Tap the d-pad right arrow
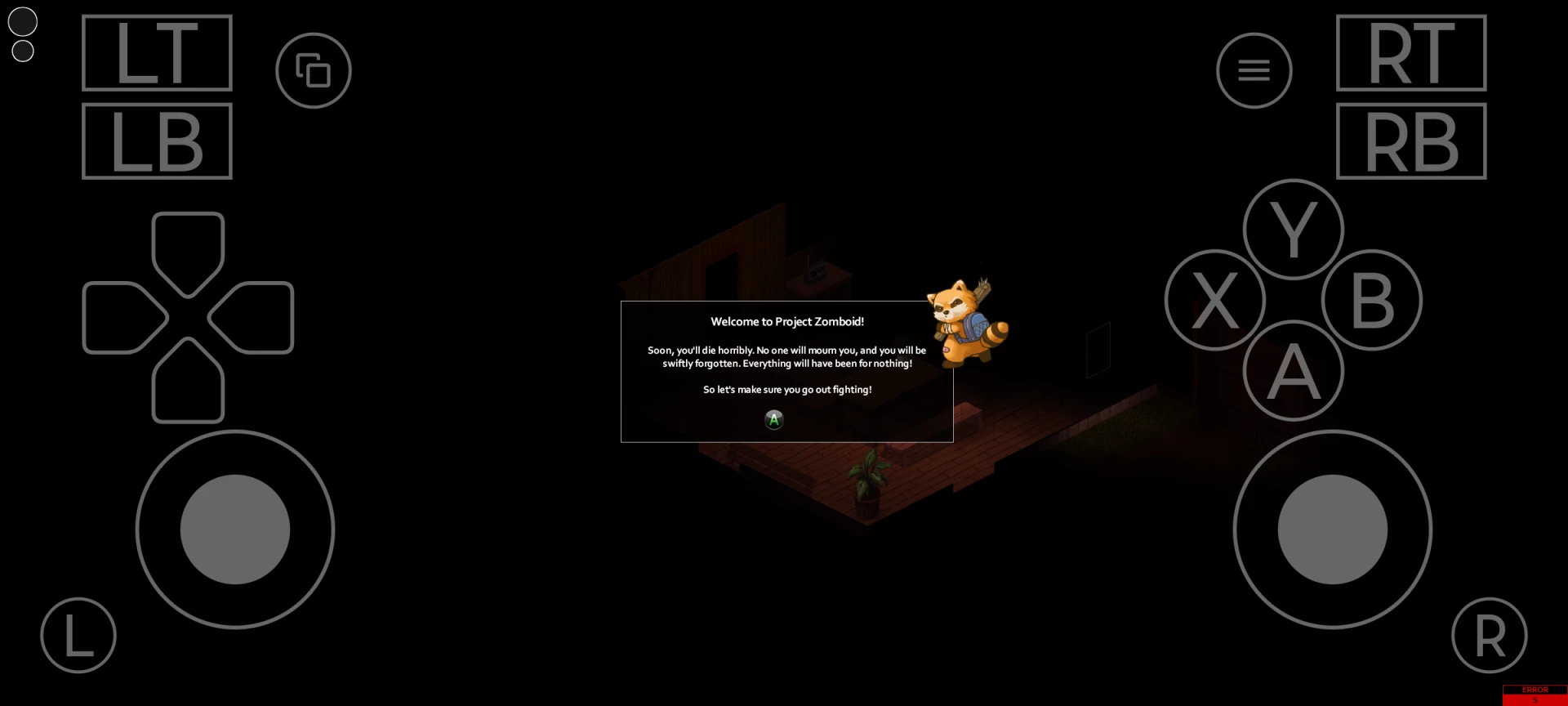Image resolution: width=1568 pixels, height=706 pixels. [x=255, y=317]
